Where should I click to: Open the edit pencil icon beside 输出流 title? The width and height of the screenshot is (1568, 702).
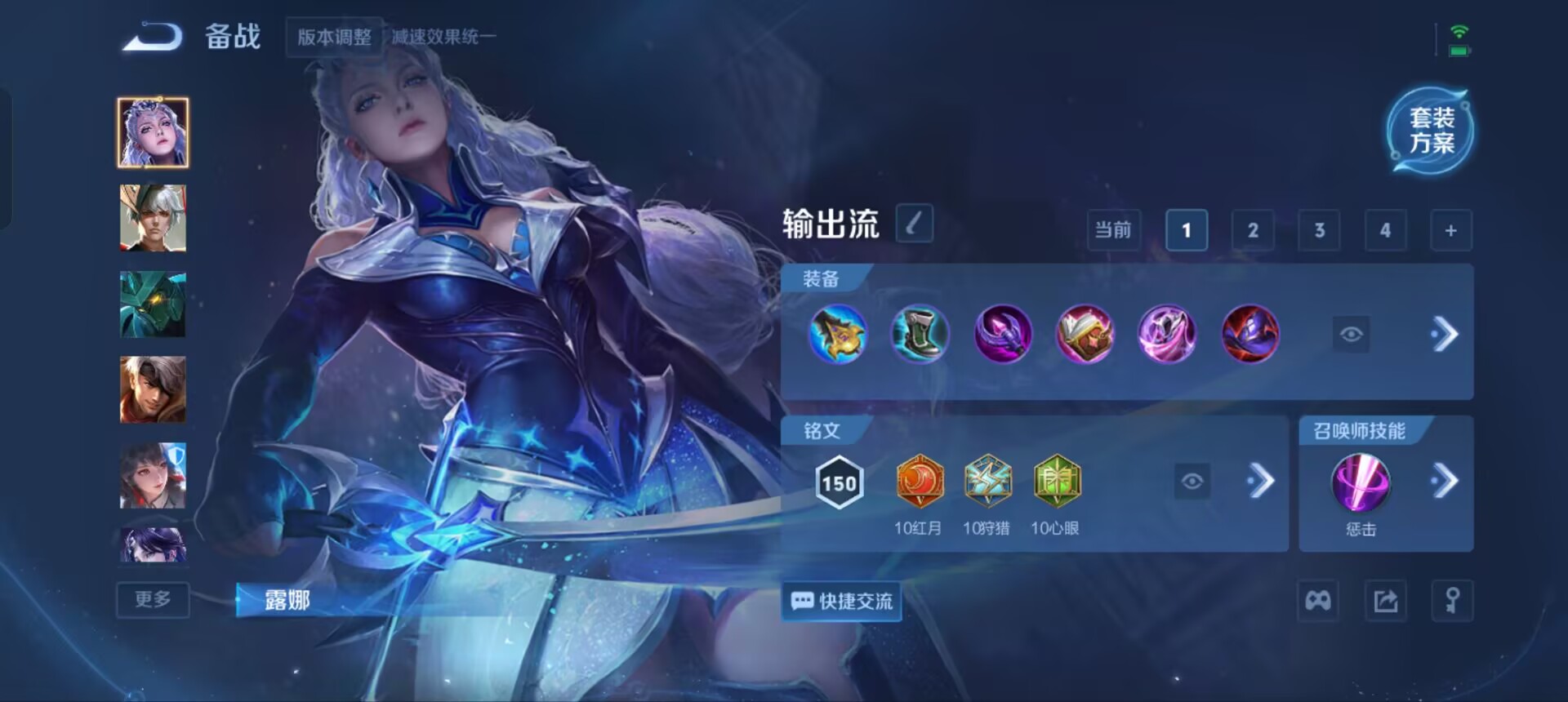click(913, 224)
